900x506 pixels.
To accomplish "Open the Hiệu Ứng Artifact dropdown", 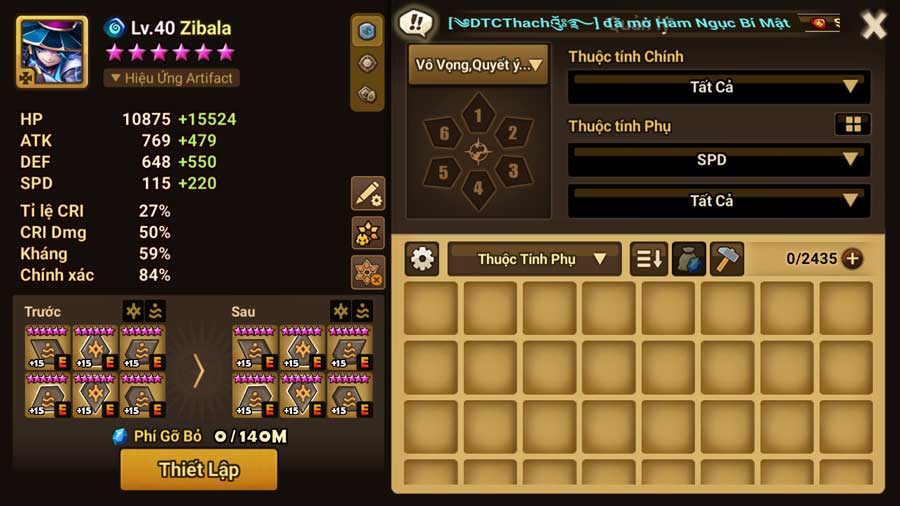I will coord(172,78).
